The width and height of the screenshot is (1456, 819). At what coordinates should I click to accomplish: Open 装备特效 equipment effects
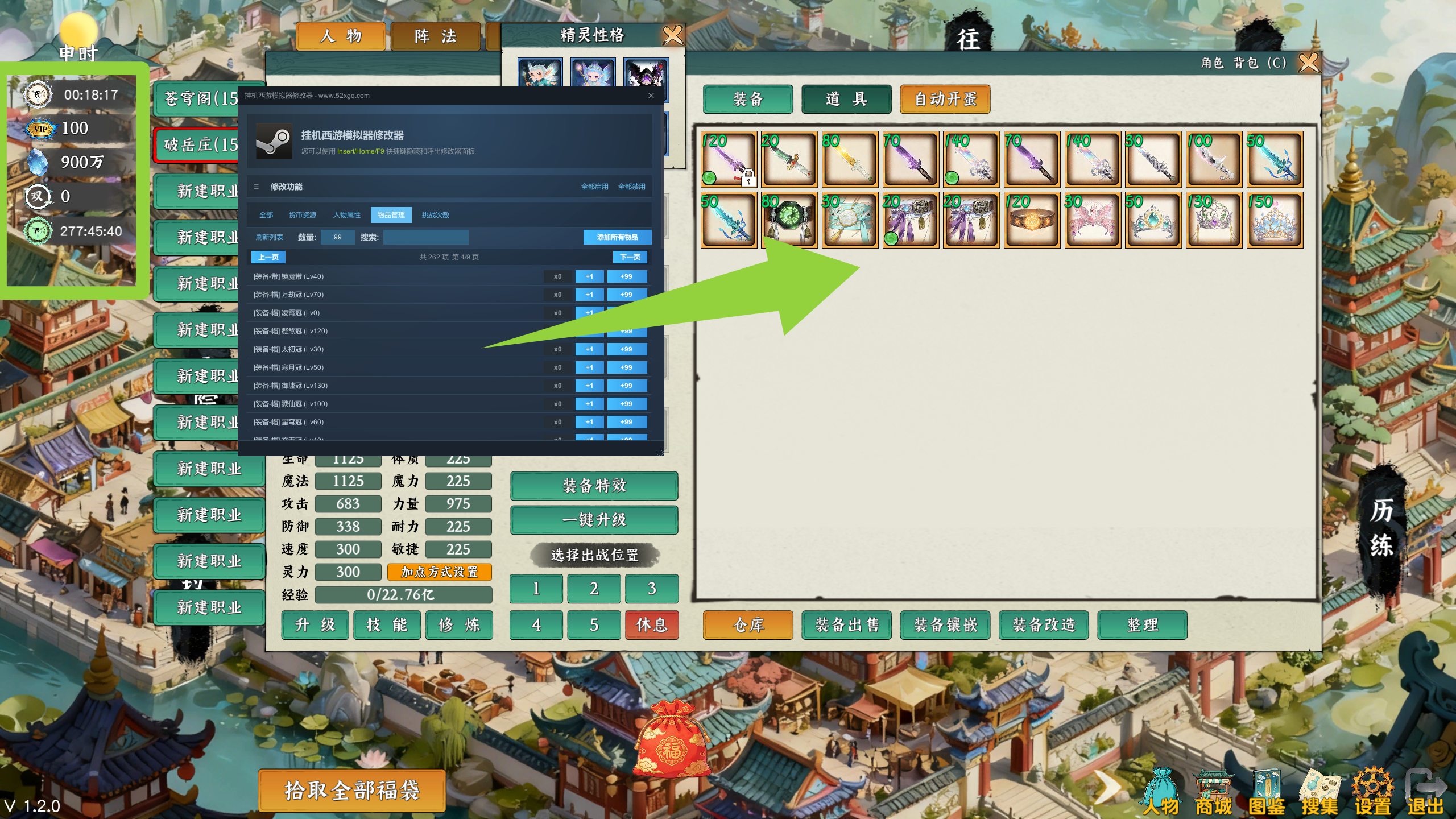pyautogui.click(x=594, y=486)
